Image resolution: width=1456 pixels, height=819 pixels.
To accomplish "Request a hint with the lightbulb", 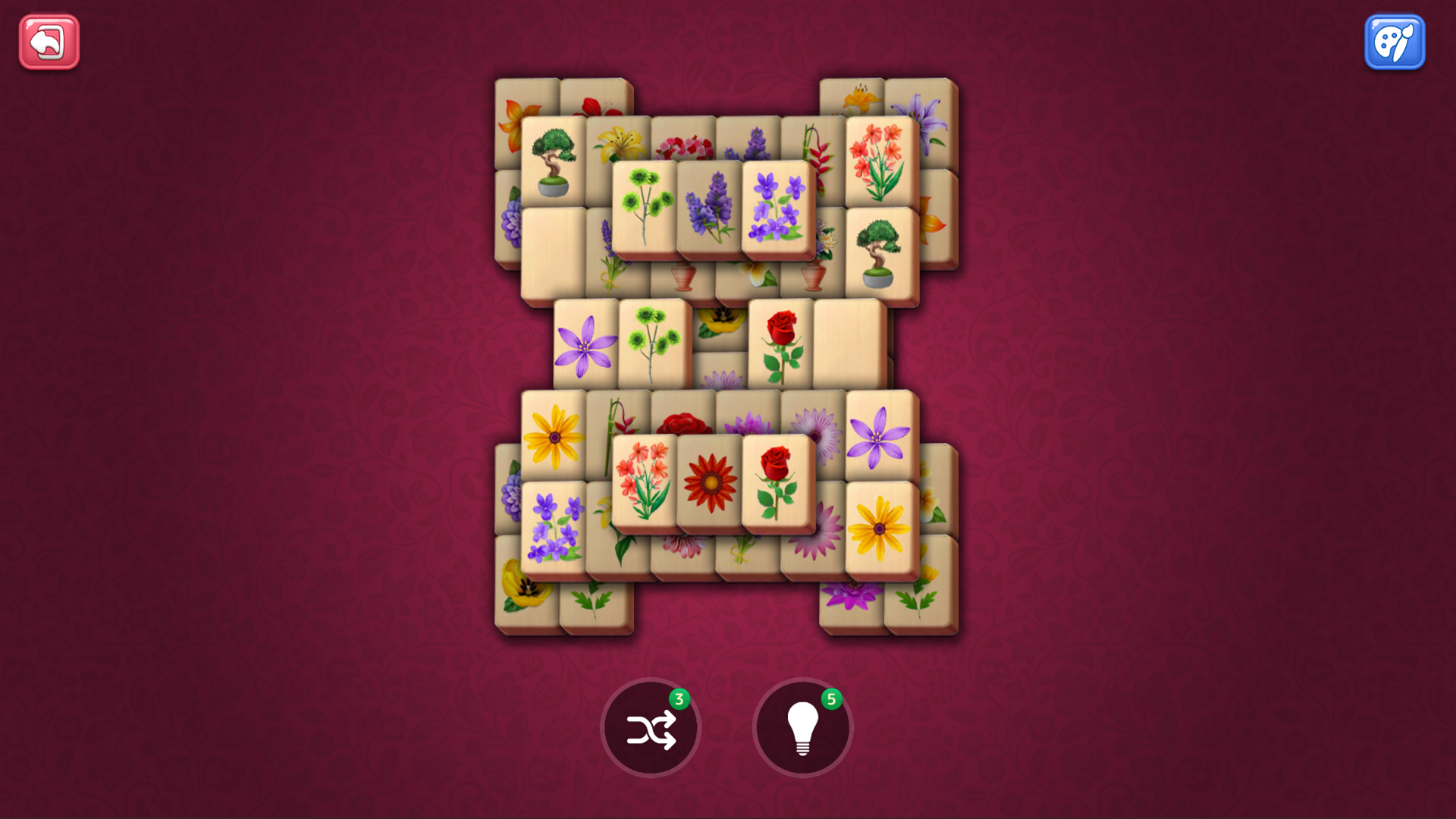I will [802, 726].
